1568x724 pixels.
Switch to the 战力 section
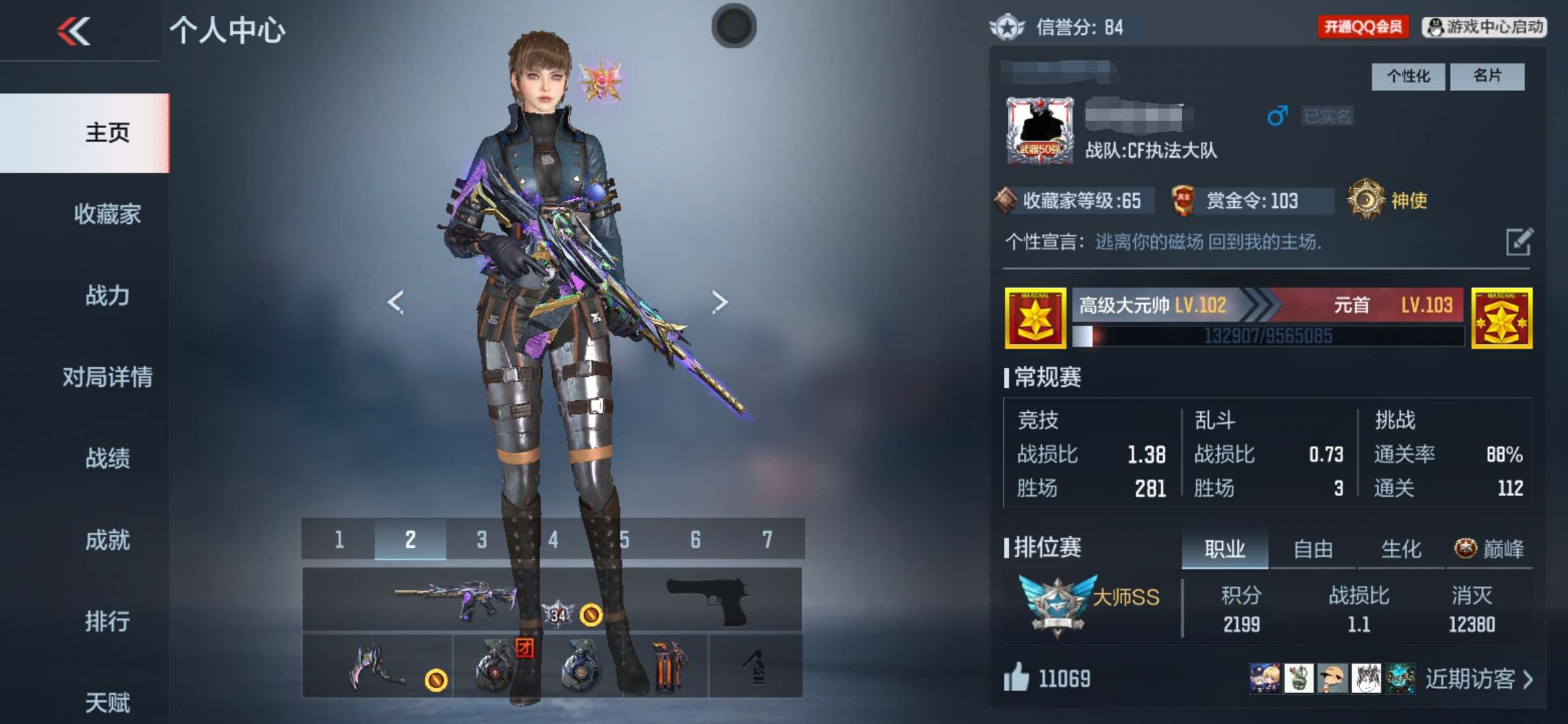click(107, 296)
